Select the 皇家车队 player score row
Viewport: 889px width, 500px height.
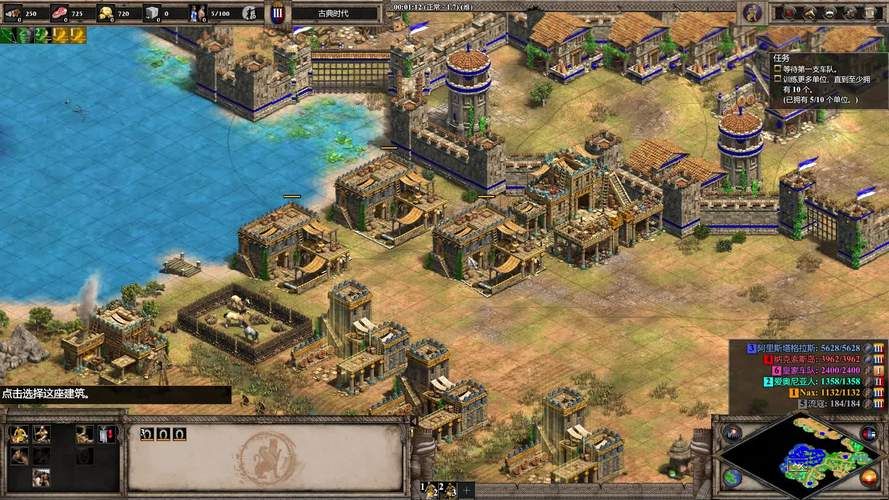point(811,370)
